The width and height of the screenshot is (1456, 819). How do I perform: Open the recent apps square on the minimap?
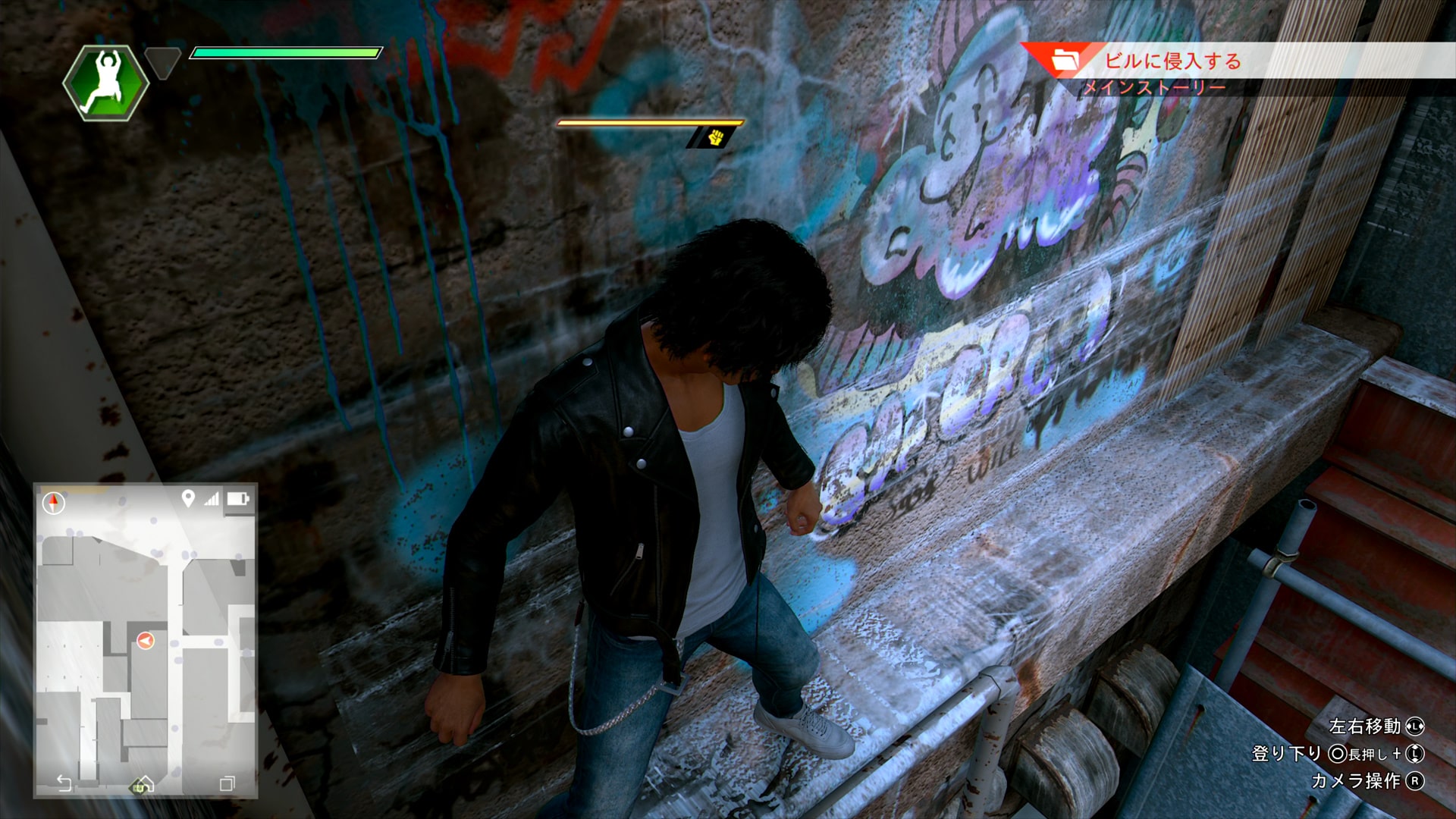[227, 783]
